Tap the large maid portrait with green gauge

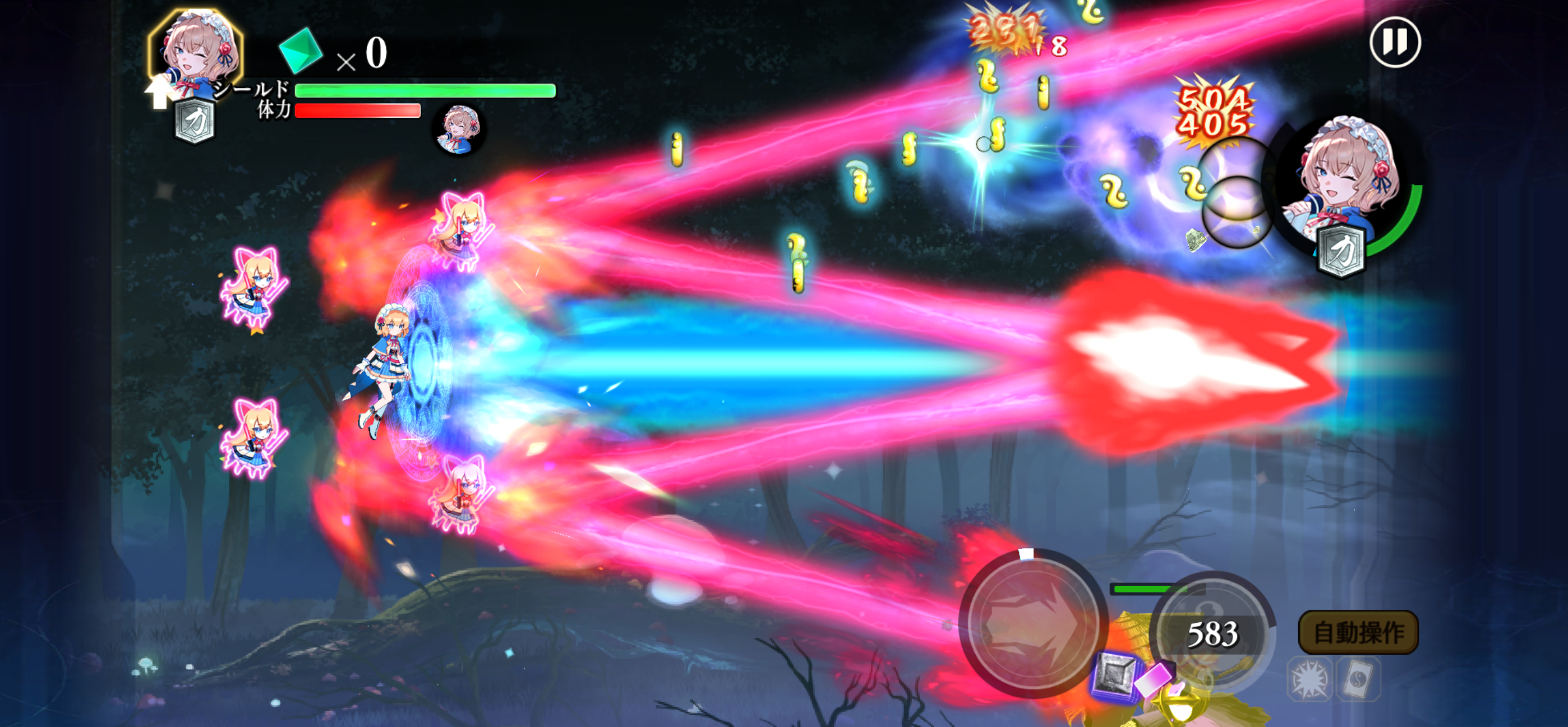pyautogui.click(x=1346, y=183)
